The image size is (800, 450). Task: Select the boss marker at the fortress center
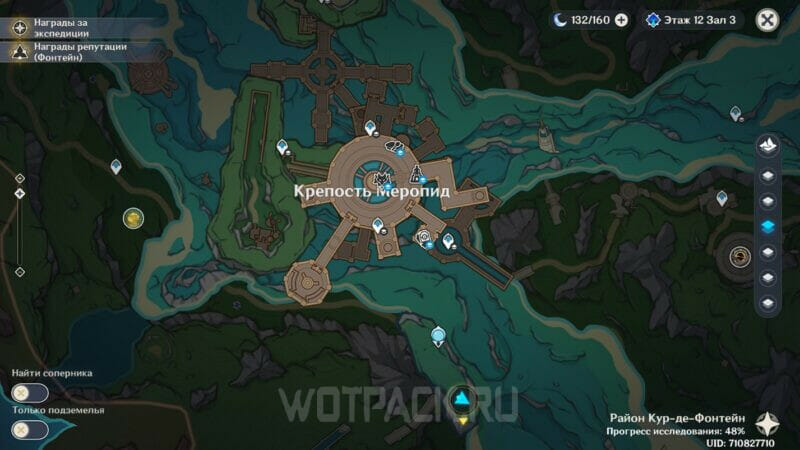coord(382,179)
